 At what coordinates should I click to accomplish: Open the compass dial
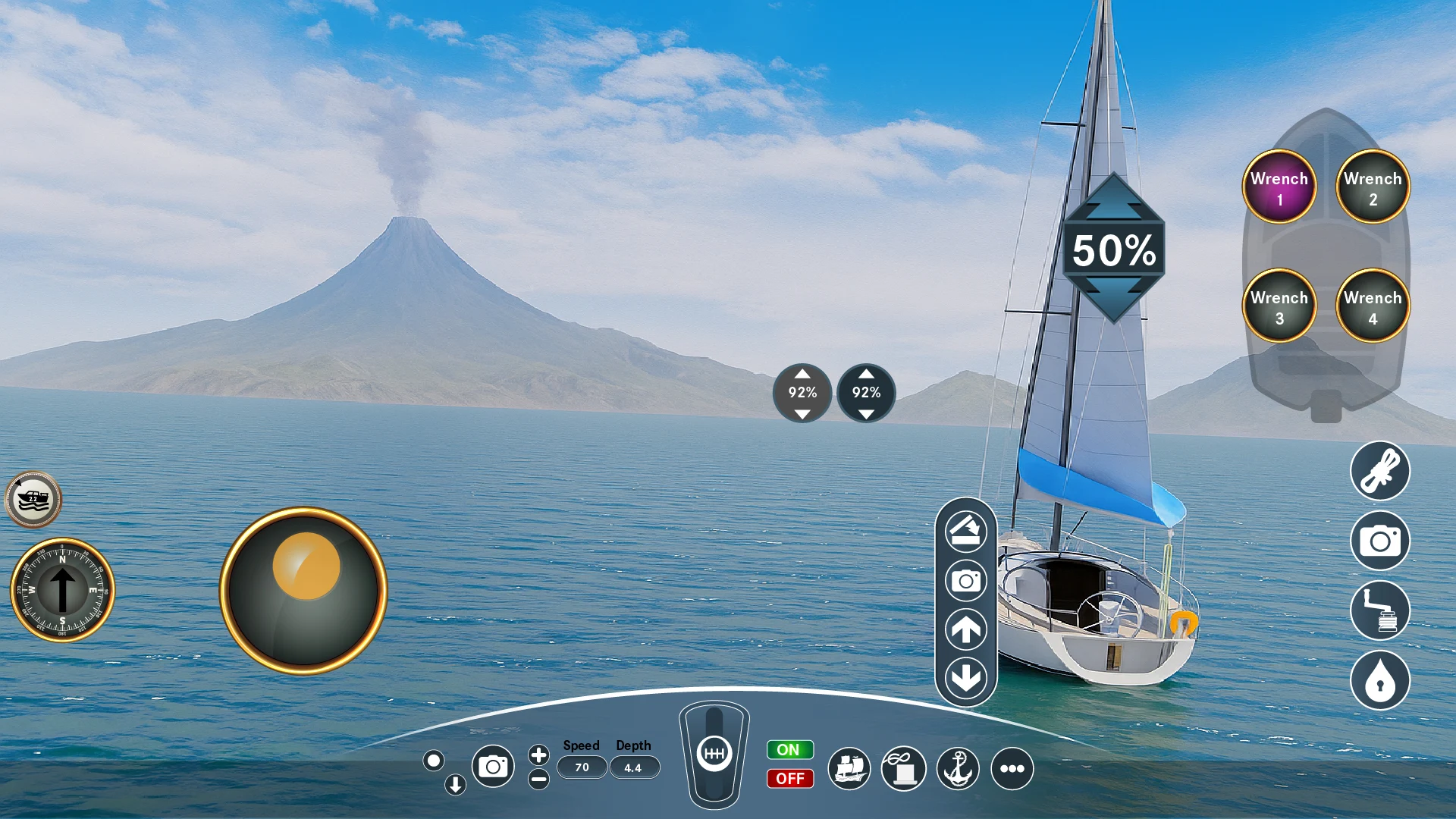coord(62,590)
